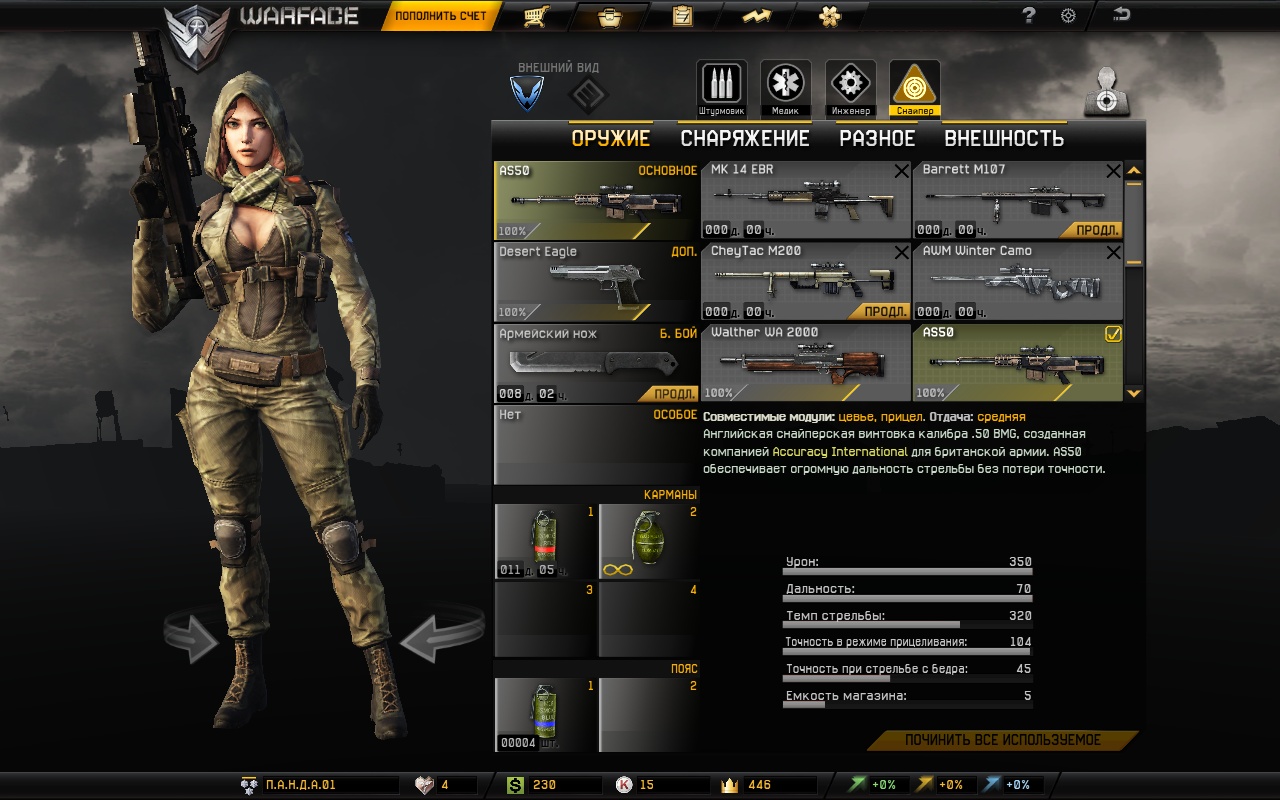Viewport: 1280px width, 800px height.
Task: Select the MK 14 EBR rifle
Action: pos(805,200)
